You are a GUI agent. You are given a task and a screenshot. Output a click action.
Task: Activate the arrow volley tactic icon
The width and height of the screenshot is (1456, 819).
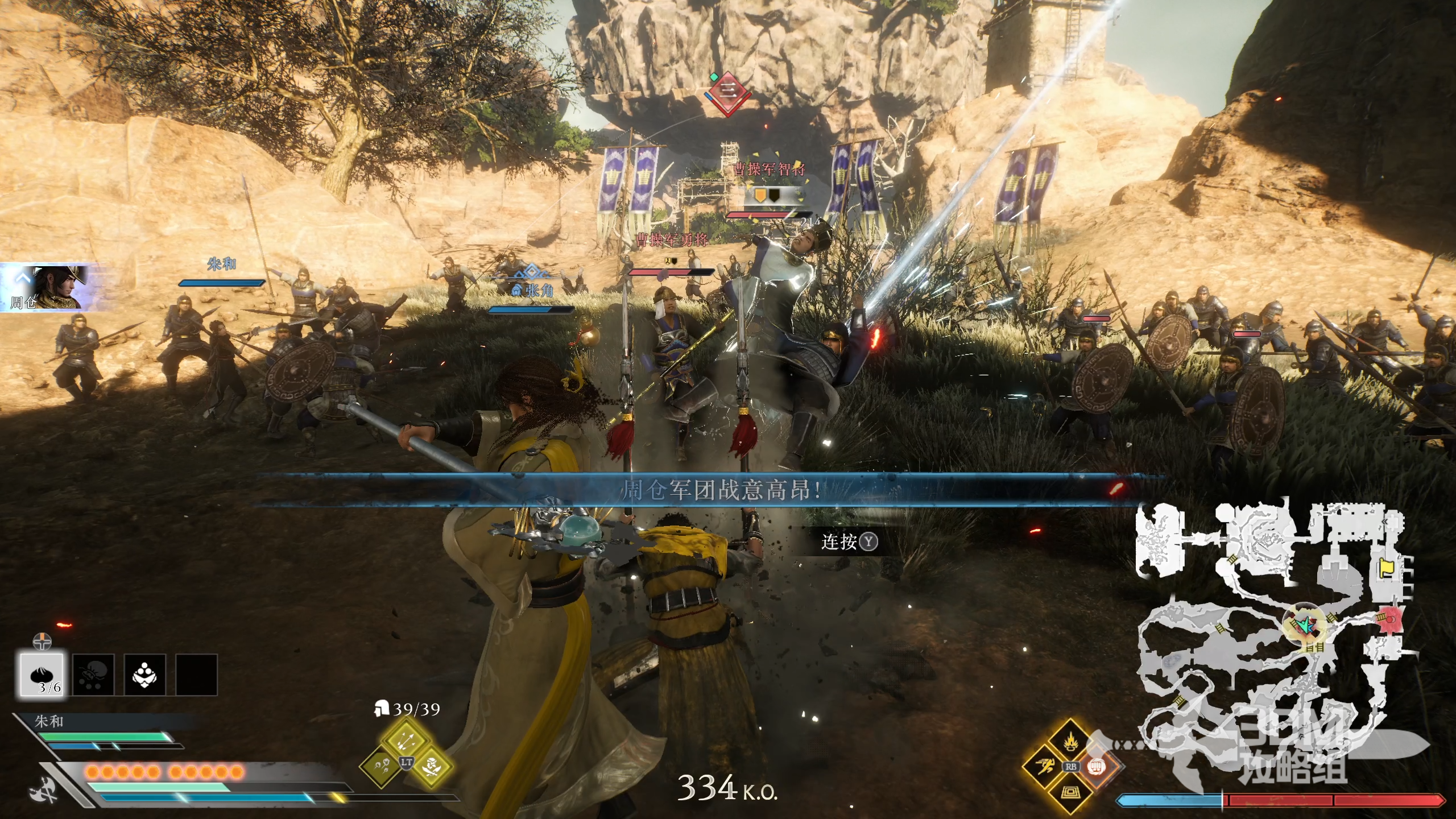(x=406, y=740)
